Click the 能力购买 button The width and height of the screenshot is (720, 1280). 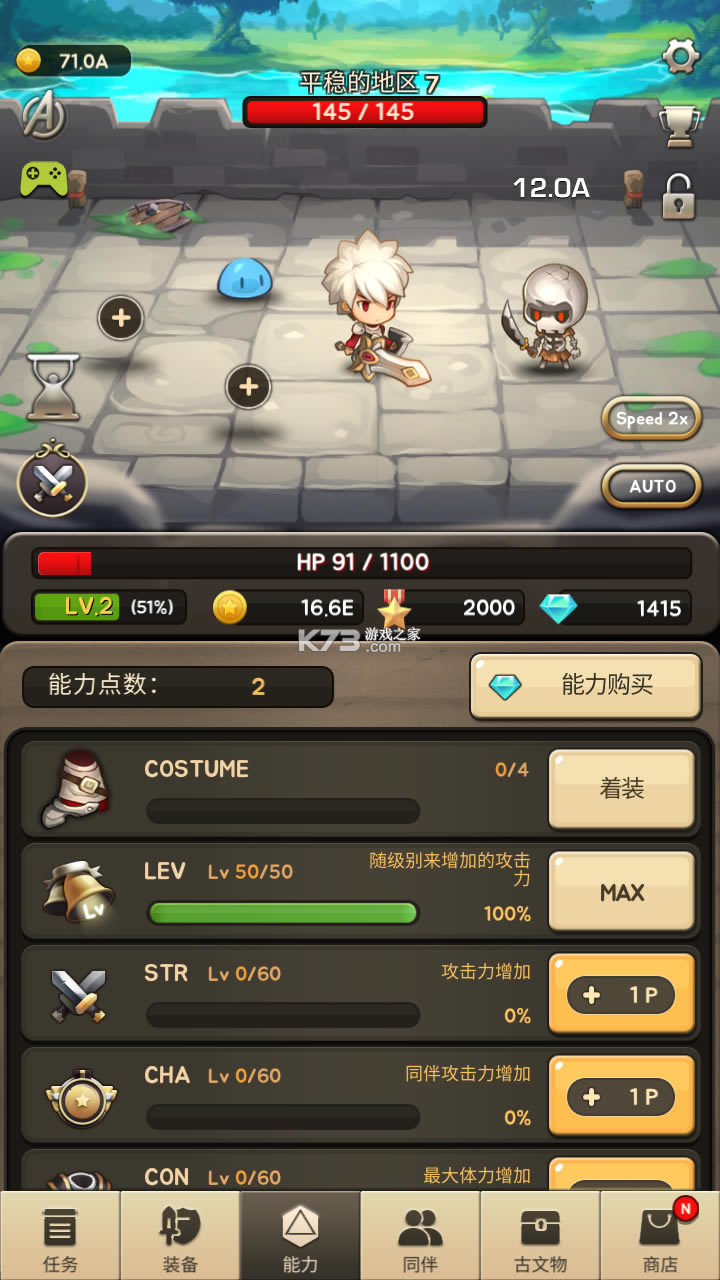pos(585,686)
